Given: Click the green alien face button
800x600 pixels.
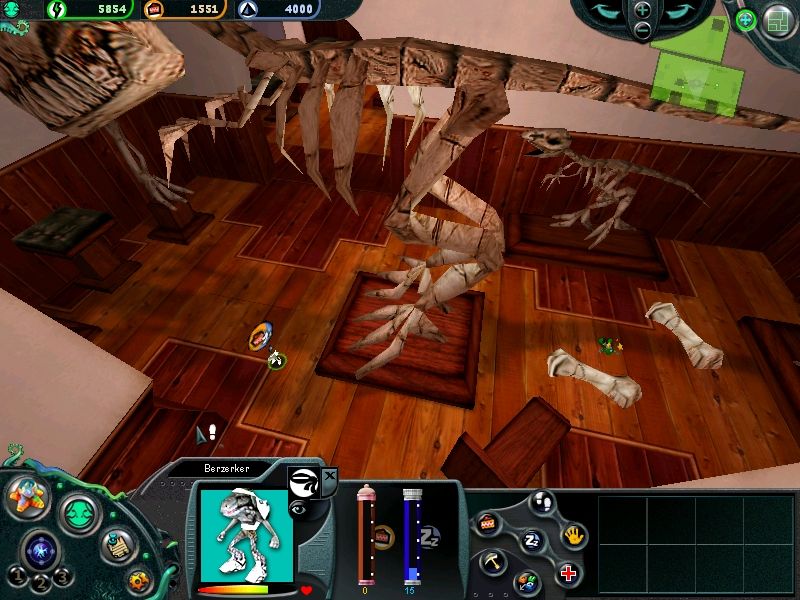Looking at the screenshot, I should [x=80, y=515].
